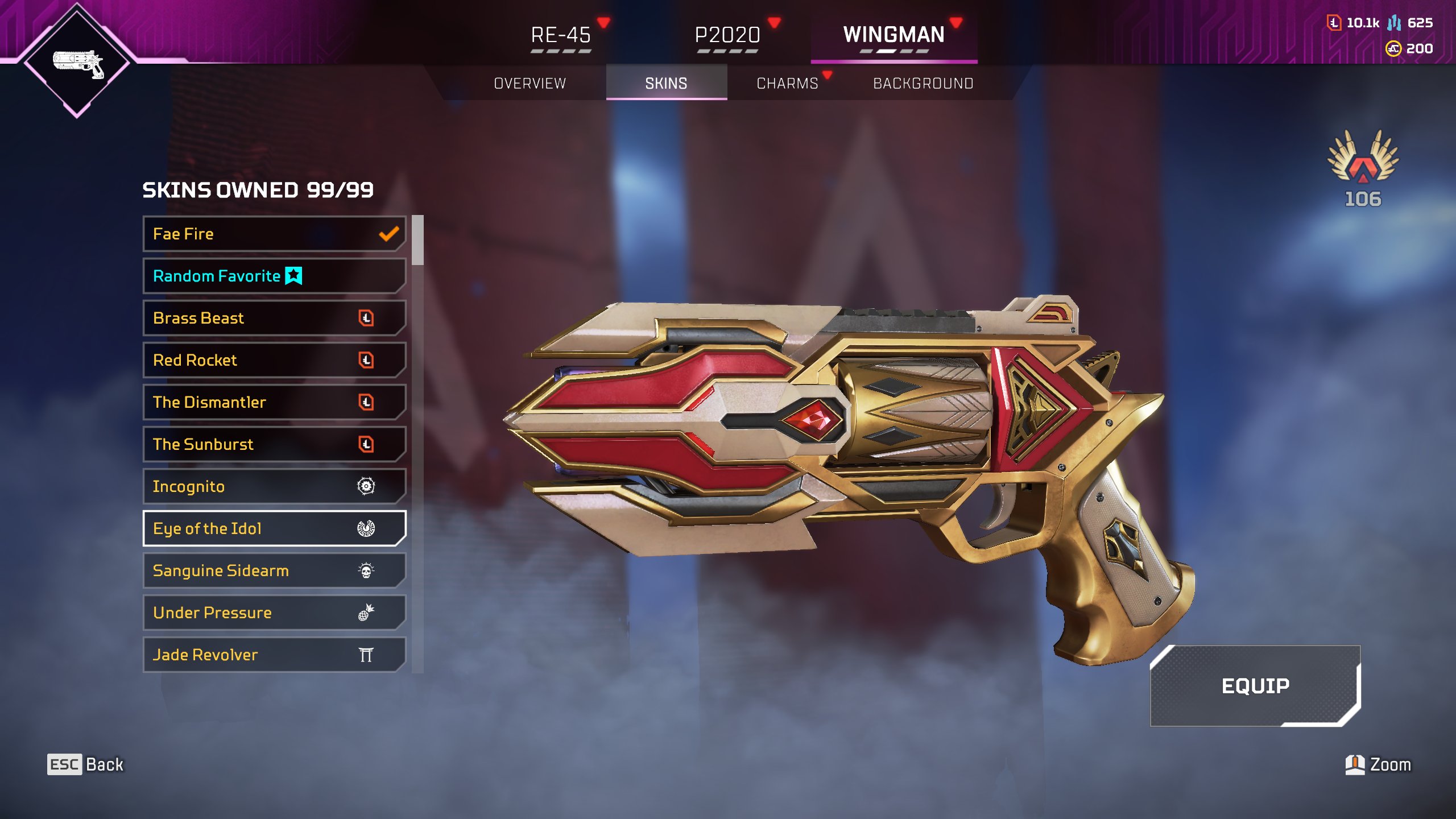
Task: Select the Wingman weapon tab
Action: (894, 35)
